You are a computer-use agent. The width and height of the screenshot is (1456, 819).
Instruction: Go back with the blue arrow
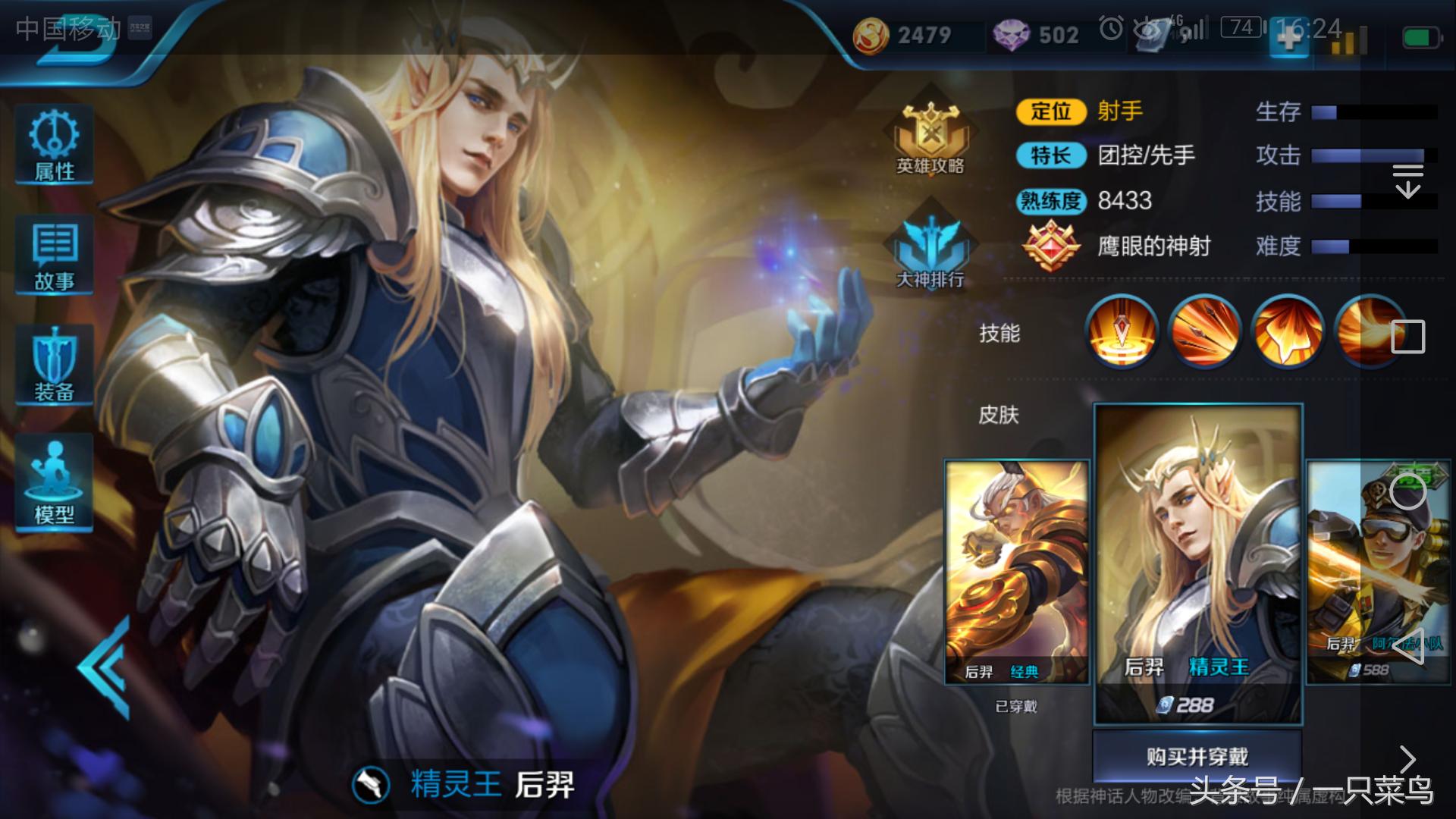[x=106, y=667]
